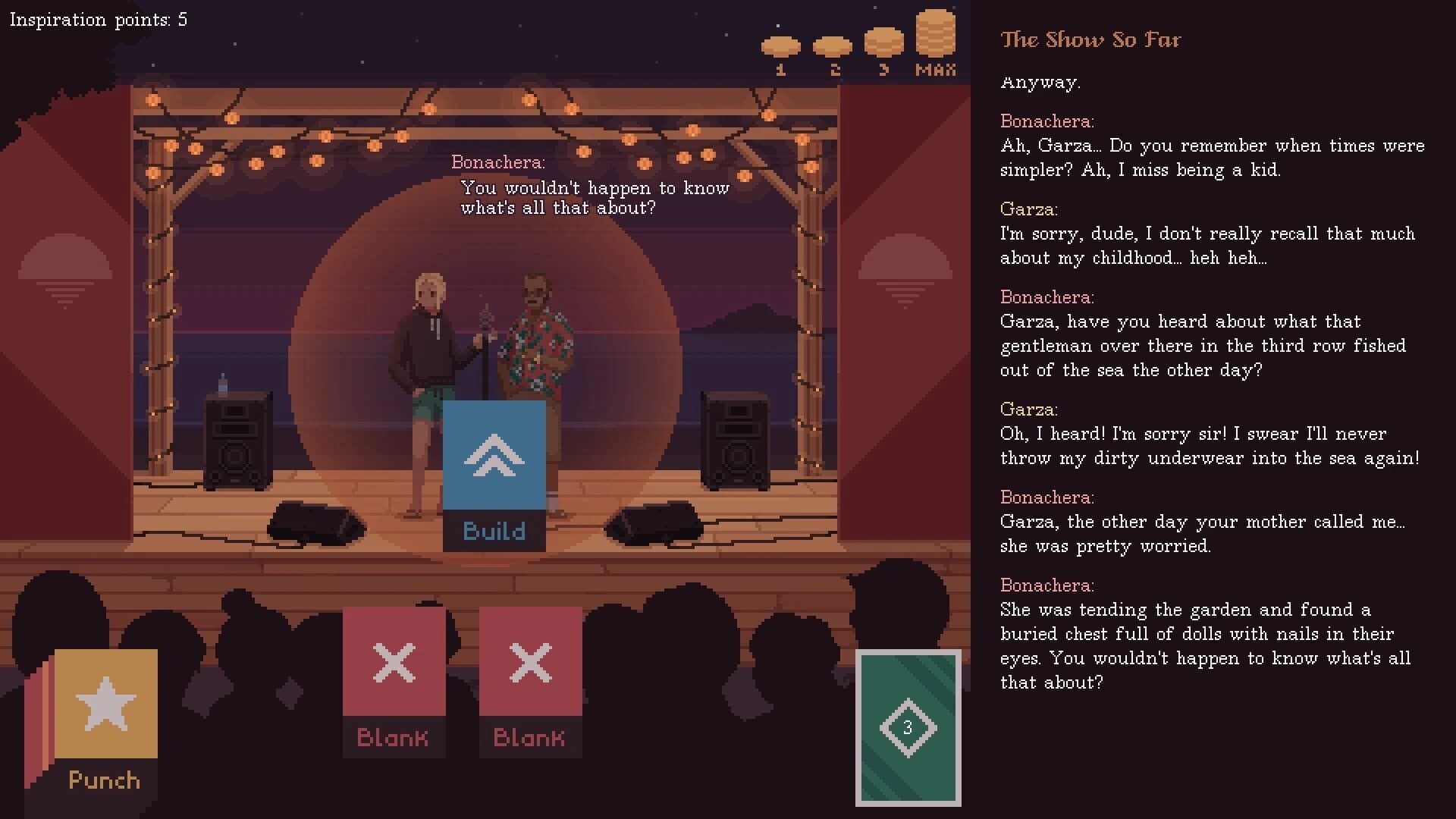This screenshot has width=1456, height=819.
Task: Click the 2-pancake rating icon
Action: [x=833, y=48]
